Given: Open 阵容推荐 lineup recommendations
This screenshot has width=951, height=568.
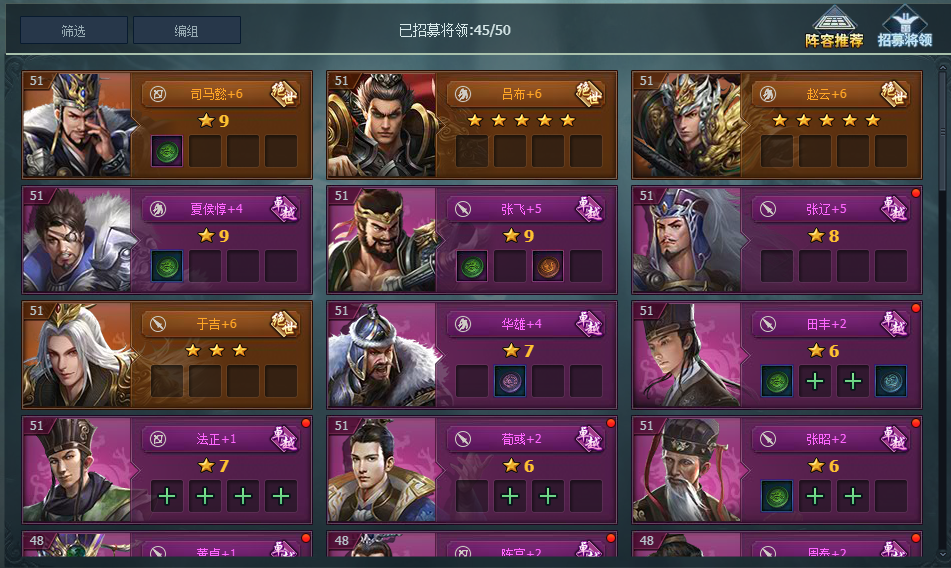Looking at the screenshot, I should click(834, 27).
